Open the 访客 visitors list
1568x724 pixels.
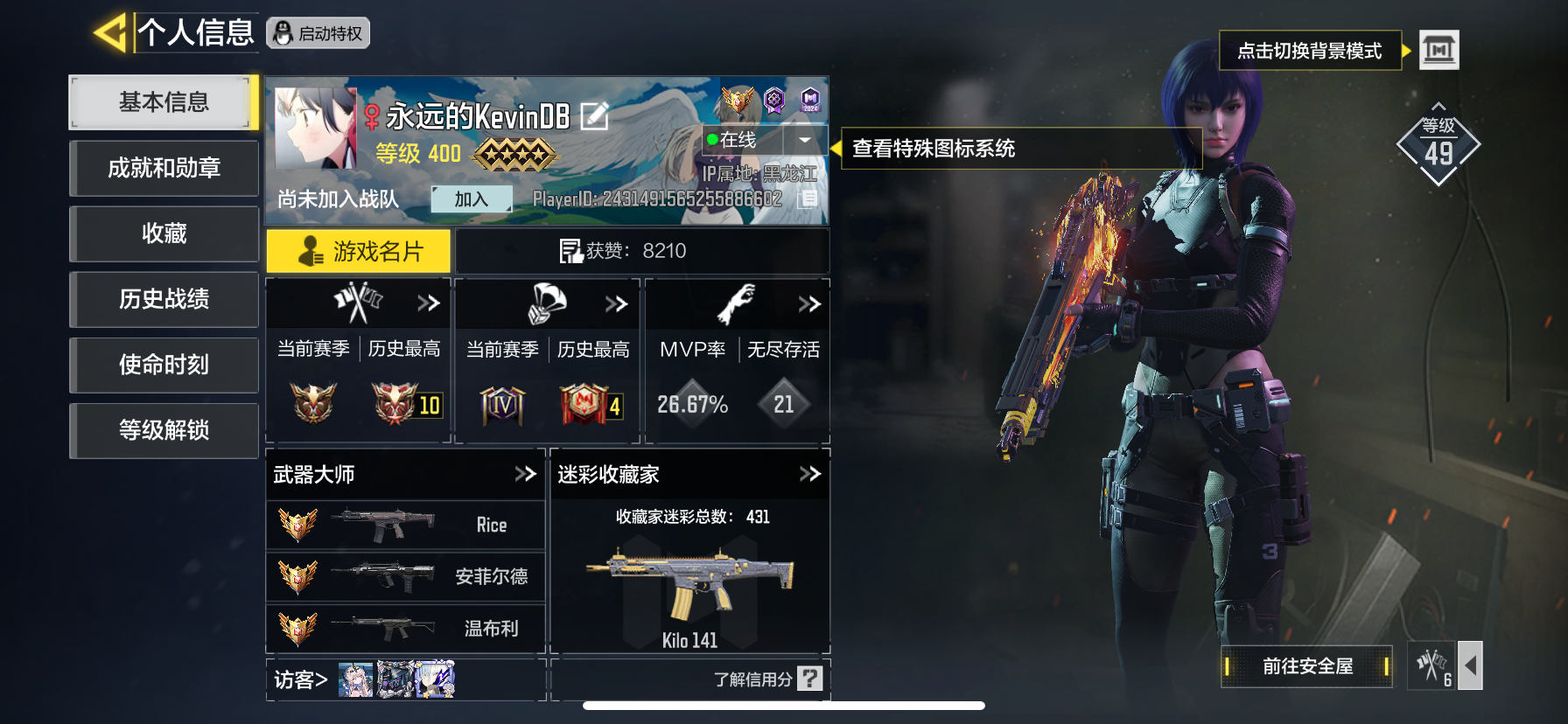click(x=301, y=679)
